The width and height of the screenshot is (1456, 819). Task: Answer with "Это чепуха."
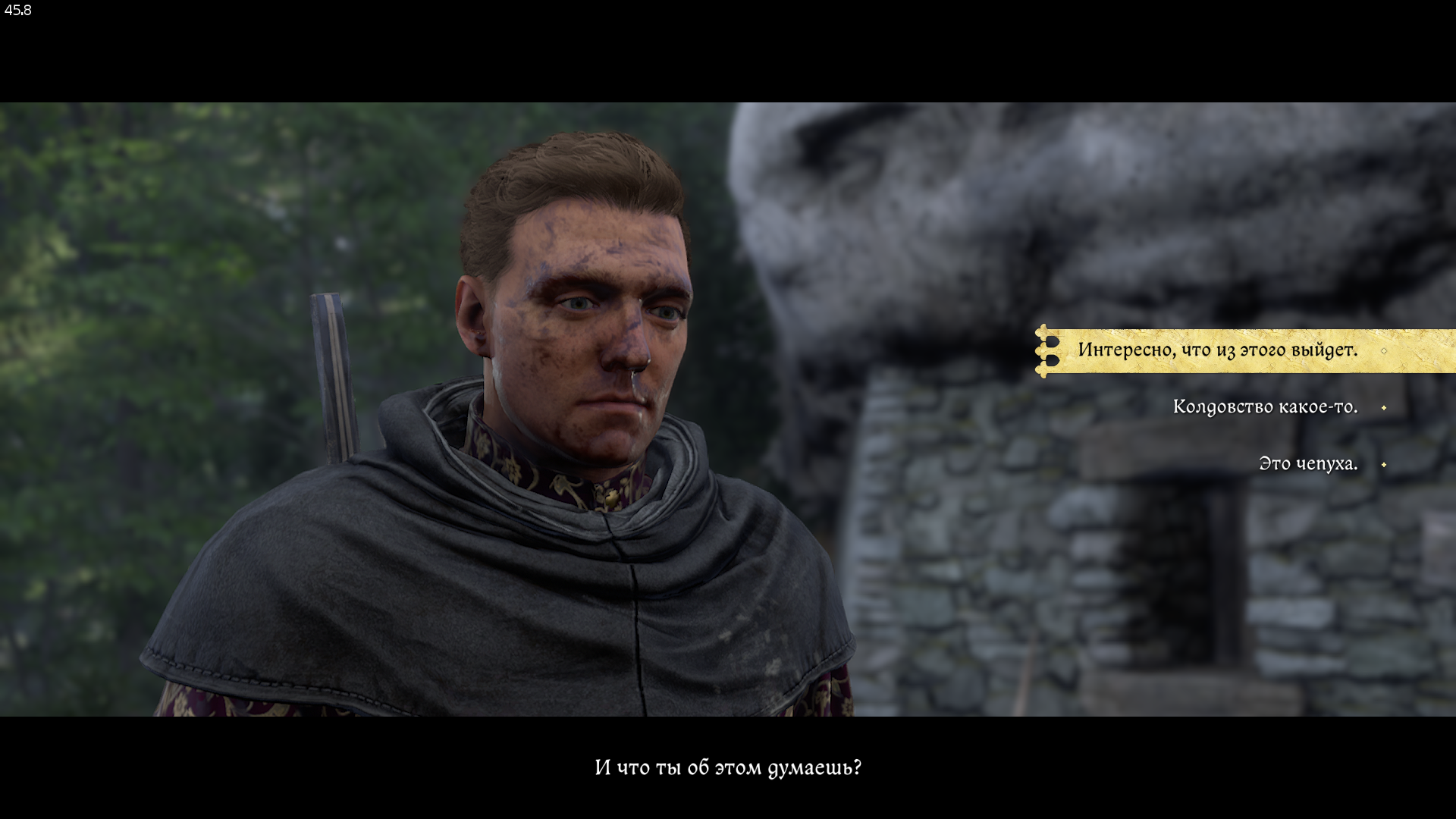(1307, 464)
